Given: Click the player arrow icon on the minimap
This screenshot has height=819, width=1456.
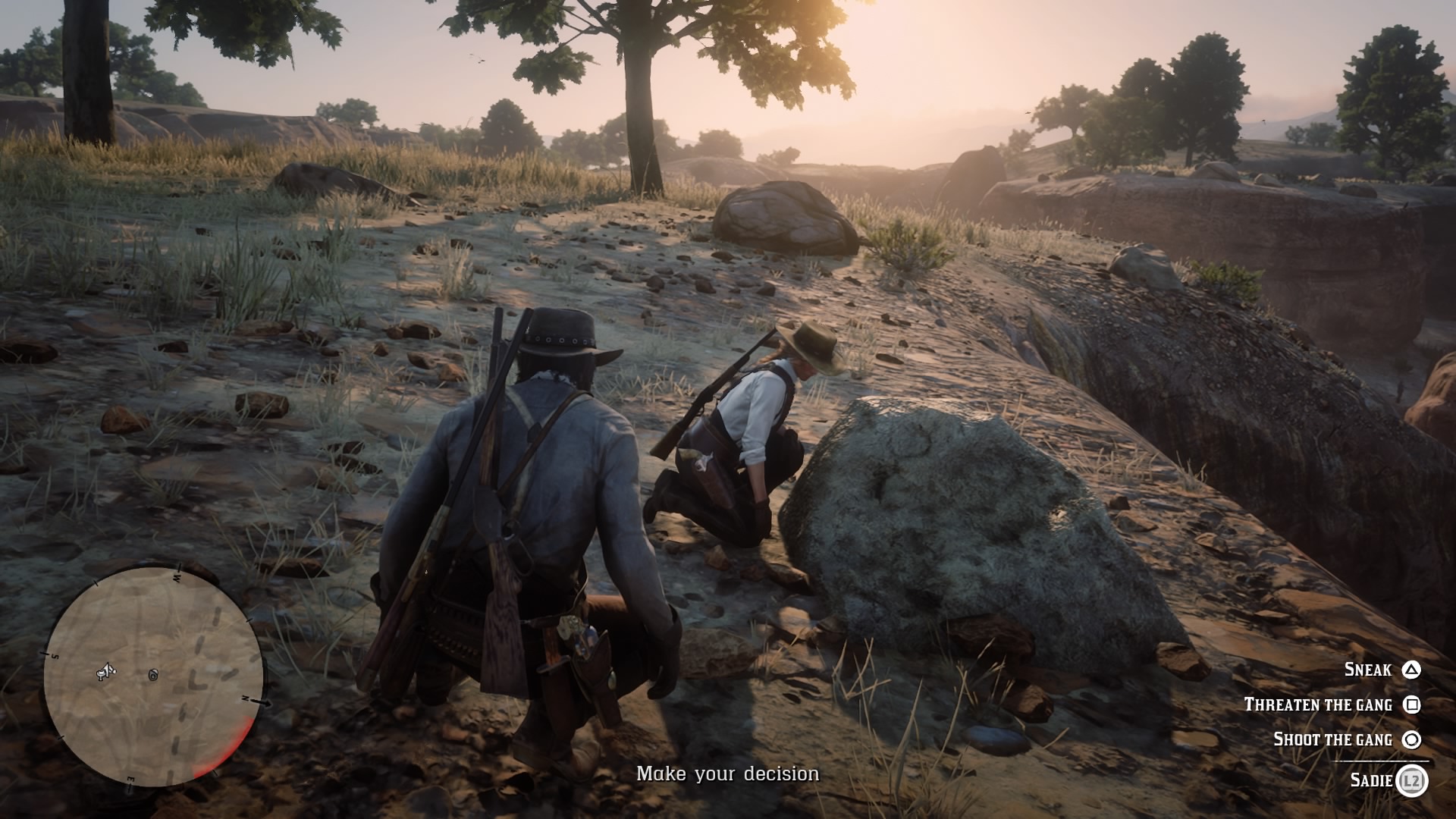Looking at the screenshot, I should tap(108, 671).
